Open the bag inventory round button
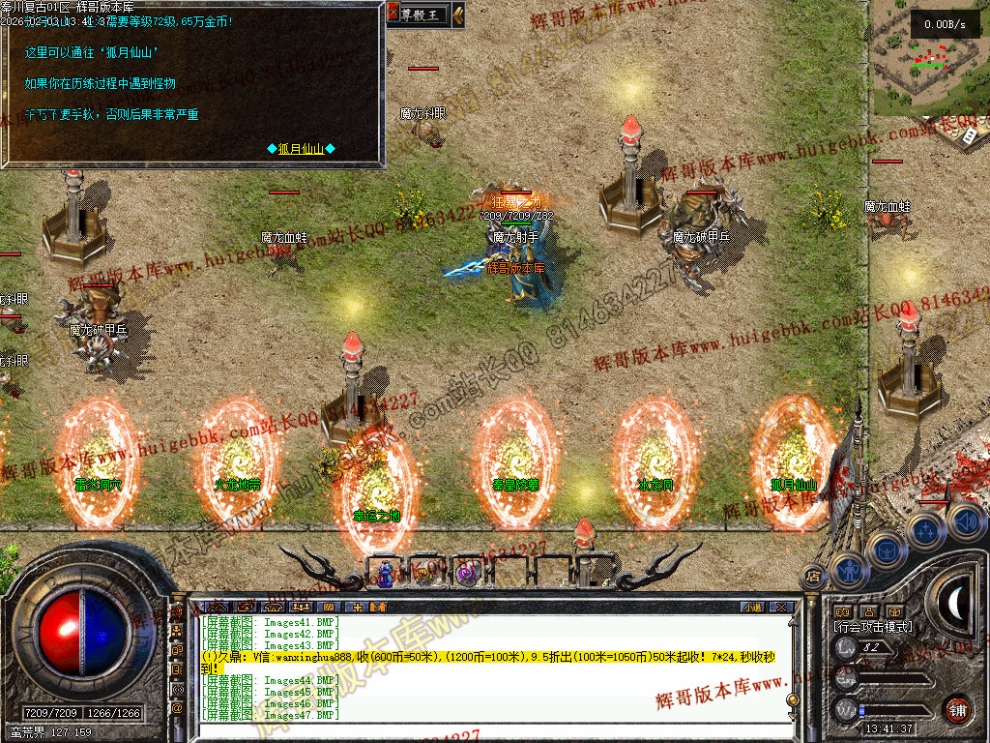990x743 pixels. (886, 548)
